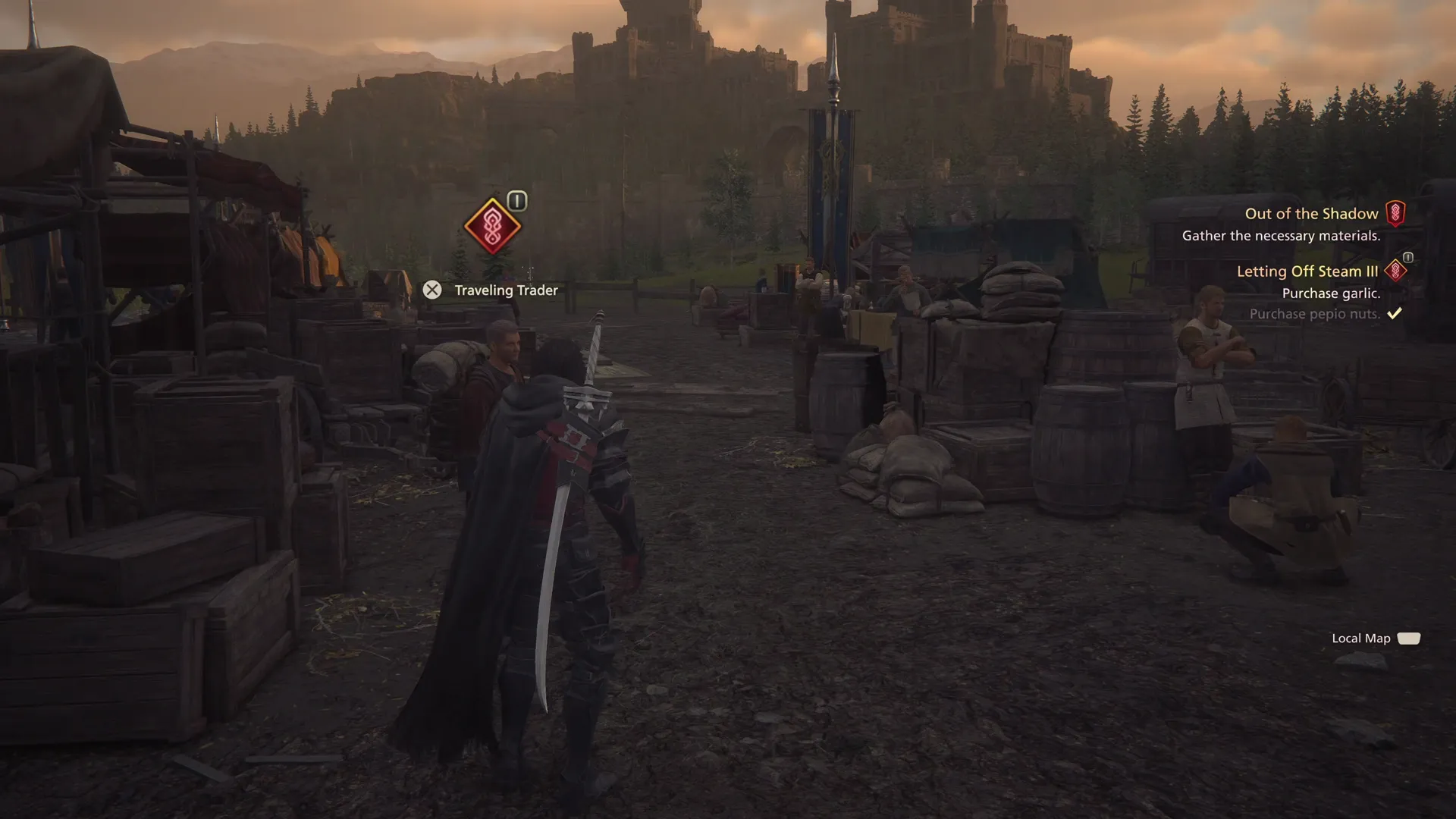The width and height of the screenshot is (1456, 819).
Task: Expand the Out of the Shadow quest entry
Action: (x=1312, y=213)
